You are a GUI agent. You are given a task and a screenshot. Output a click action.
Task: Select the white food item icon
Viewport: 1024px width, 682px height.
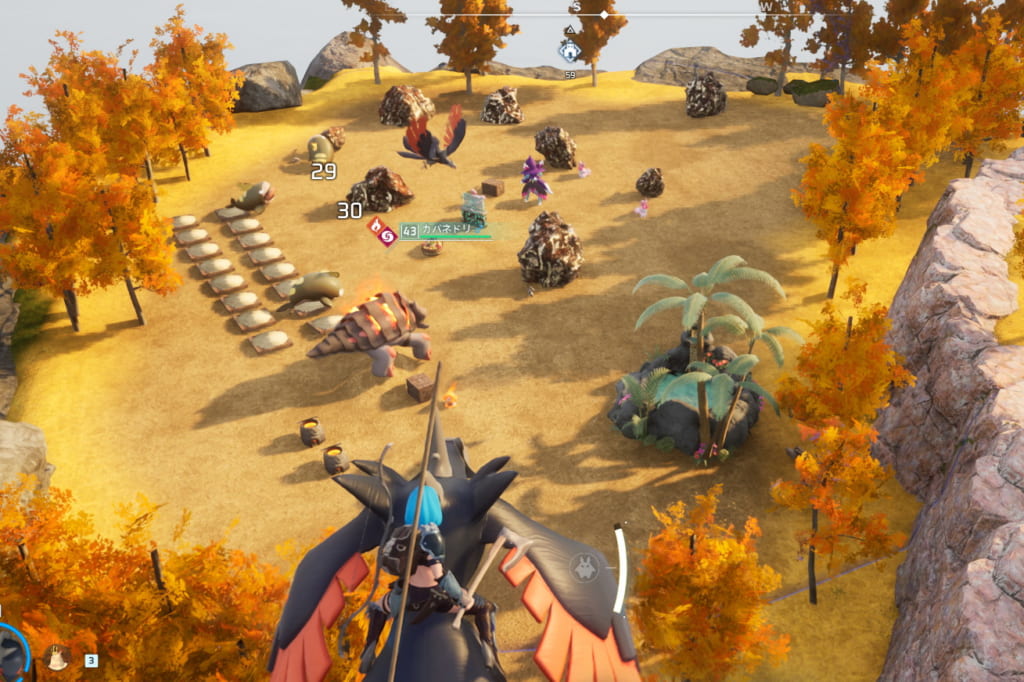tap(57, 658)
